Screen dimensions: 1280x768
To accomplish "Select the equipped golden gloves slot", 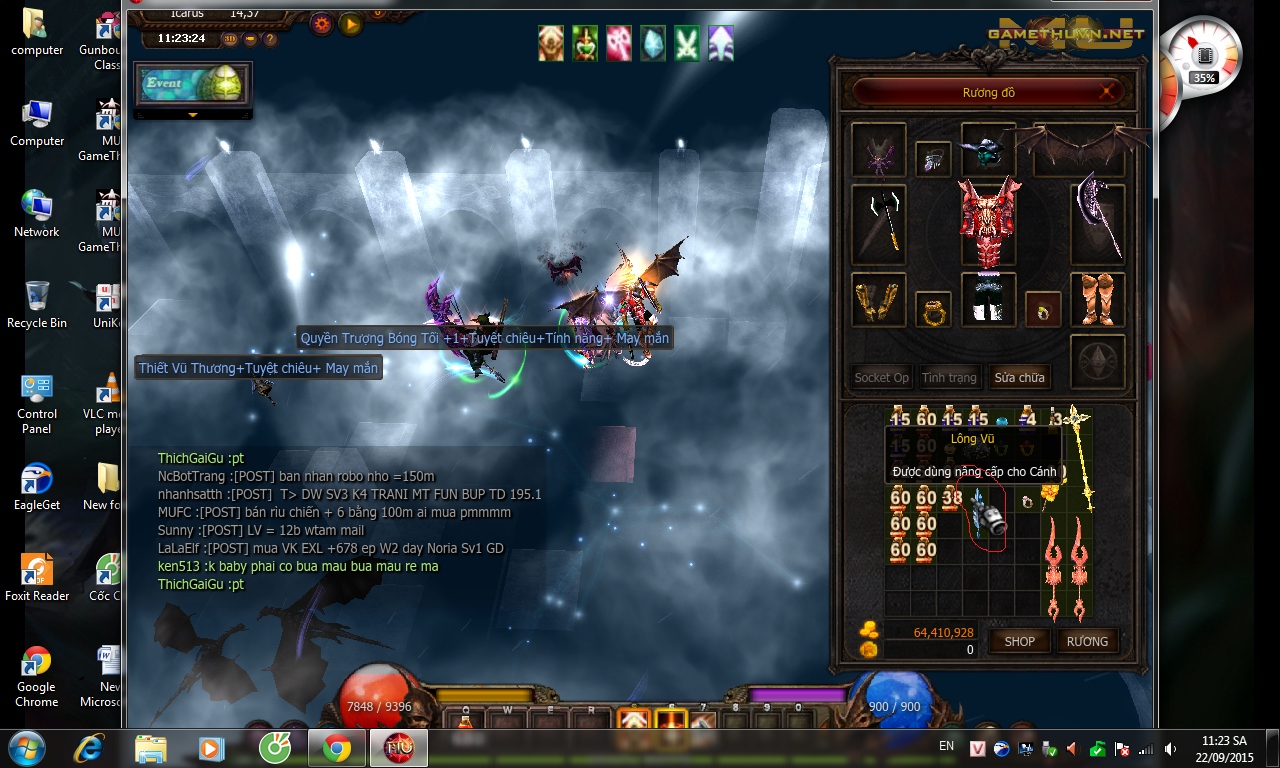I will coord(879,299).
